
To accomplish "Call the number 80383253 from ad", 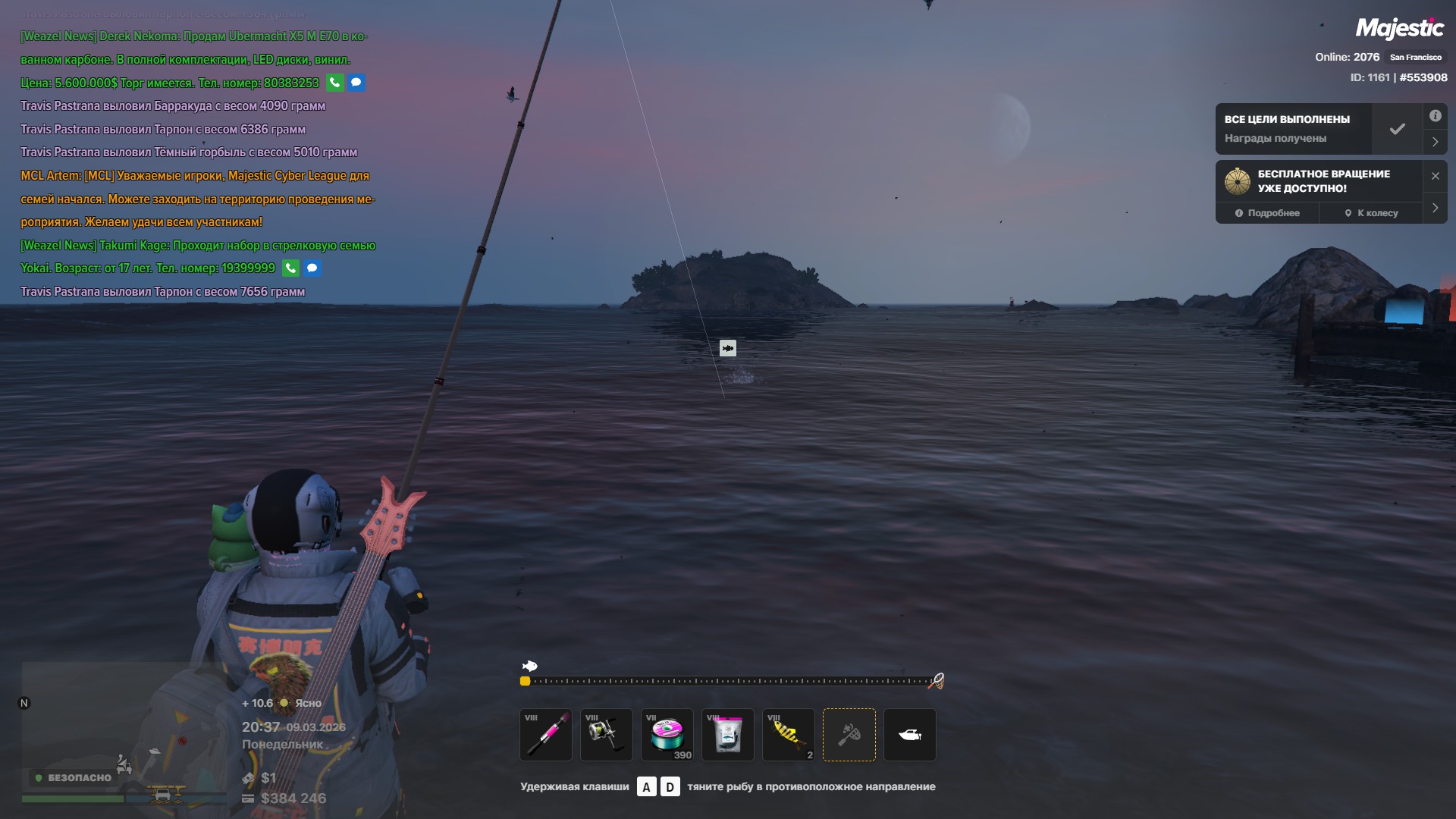I will [335, 83].
